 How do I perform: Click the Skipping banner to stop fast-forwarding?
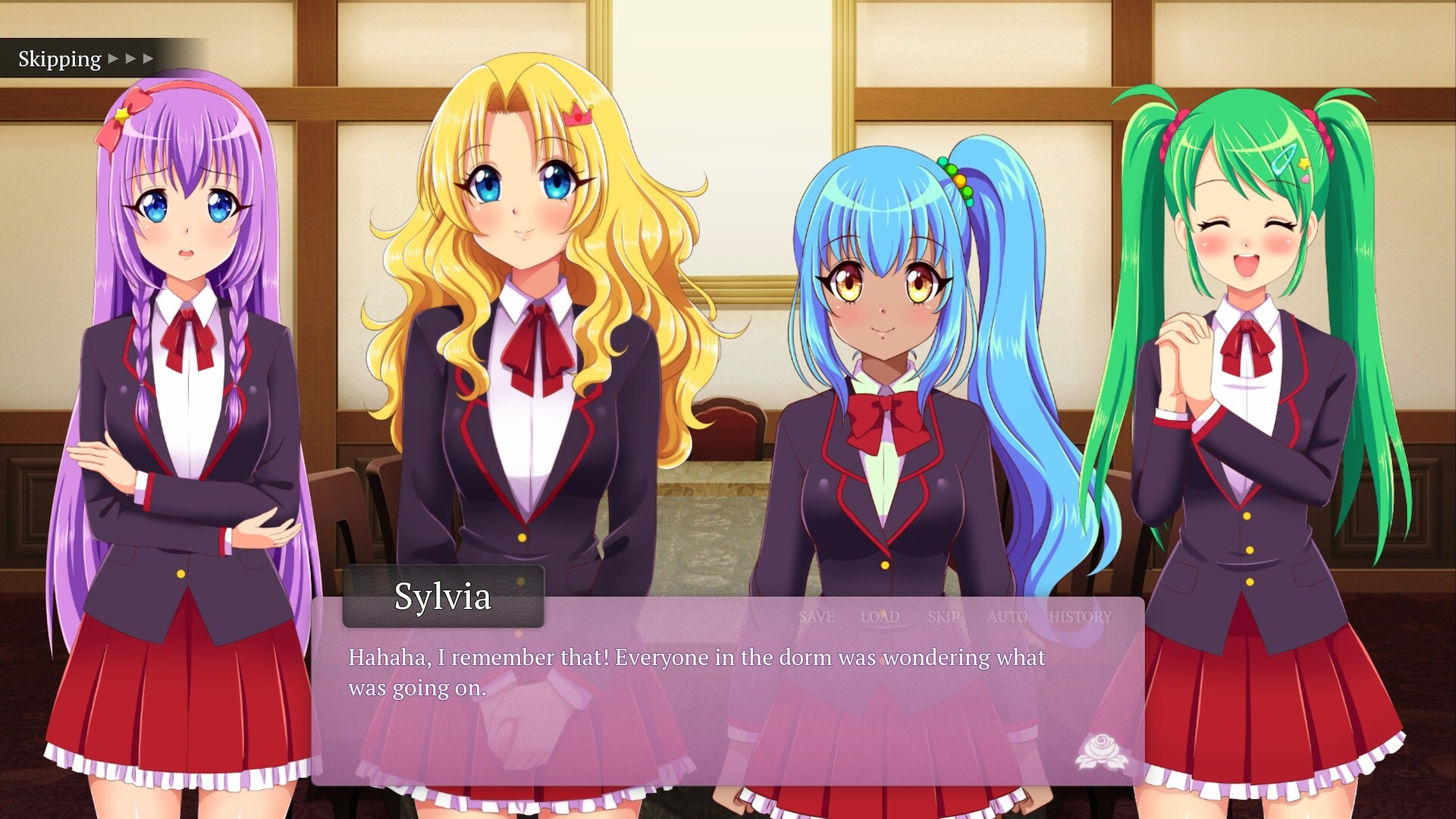(x=61, y=58)
